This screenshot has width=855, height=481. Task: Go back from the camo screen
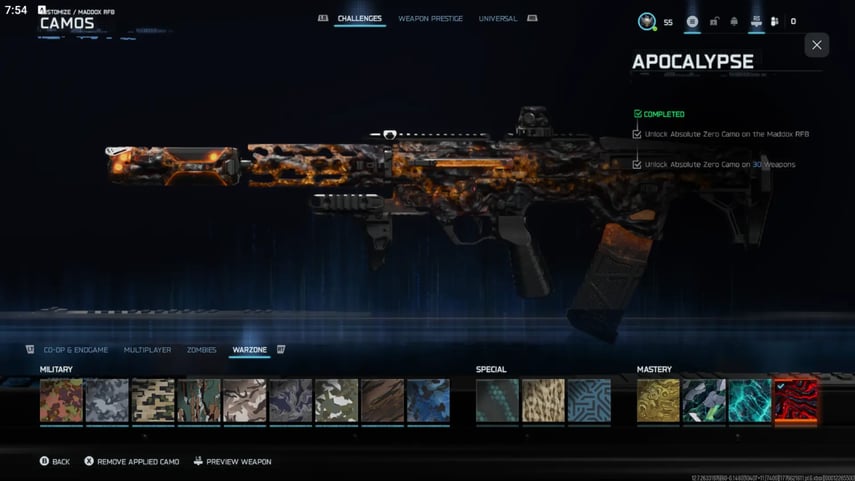(x=55, y=462)
